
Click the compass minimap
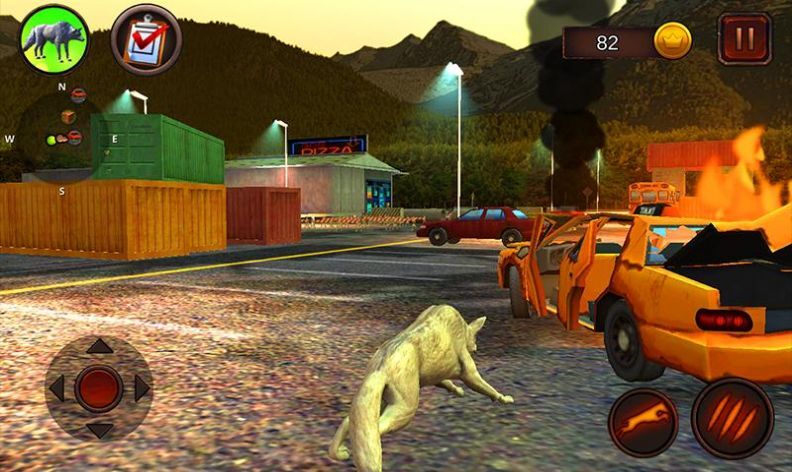point(62,137)
